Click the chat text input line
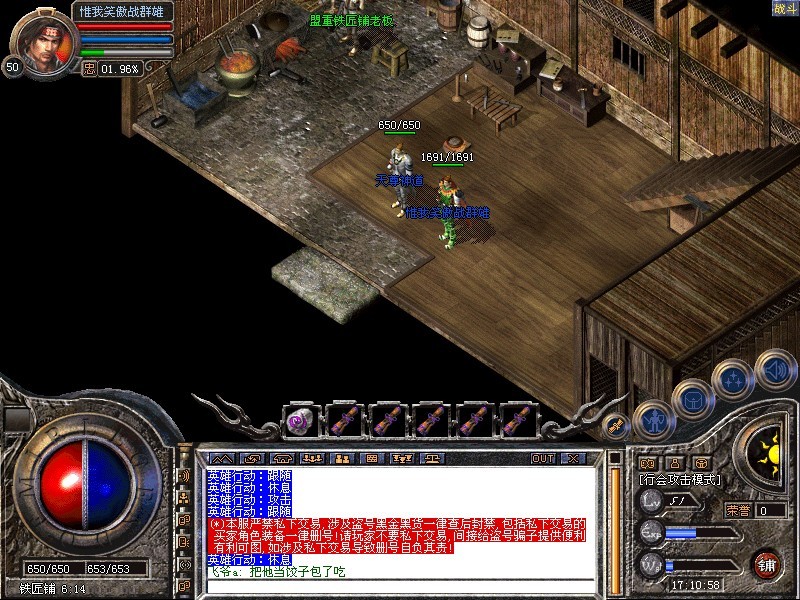800x600 pixels. 400,584
